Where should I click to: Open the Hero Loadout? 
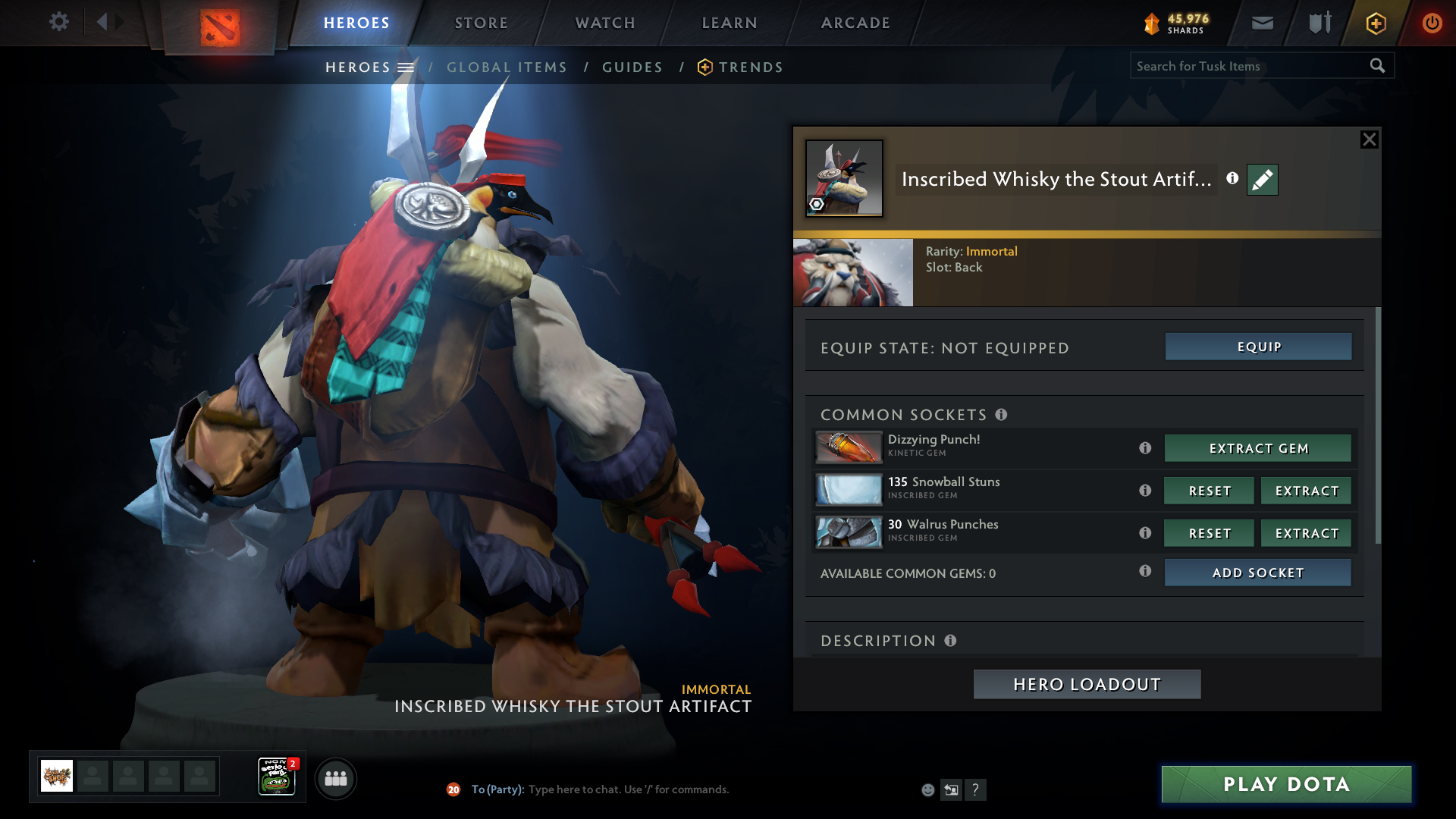[1087, 684]
